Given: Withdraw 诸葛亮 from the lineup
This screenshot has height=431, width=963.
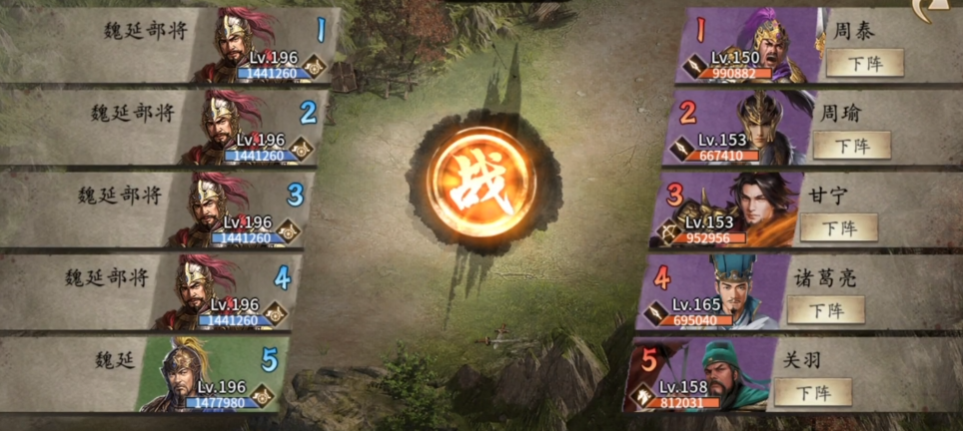Looking at the screenshot, I should coord(825,310).
